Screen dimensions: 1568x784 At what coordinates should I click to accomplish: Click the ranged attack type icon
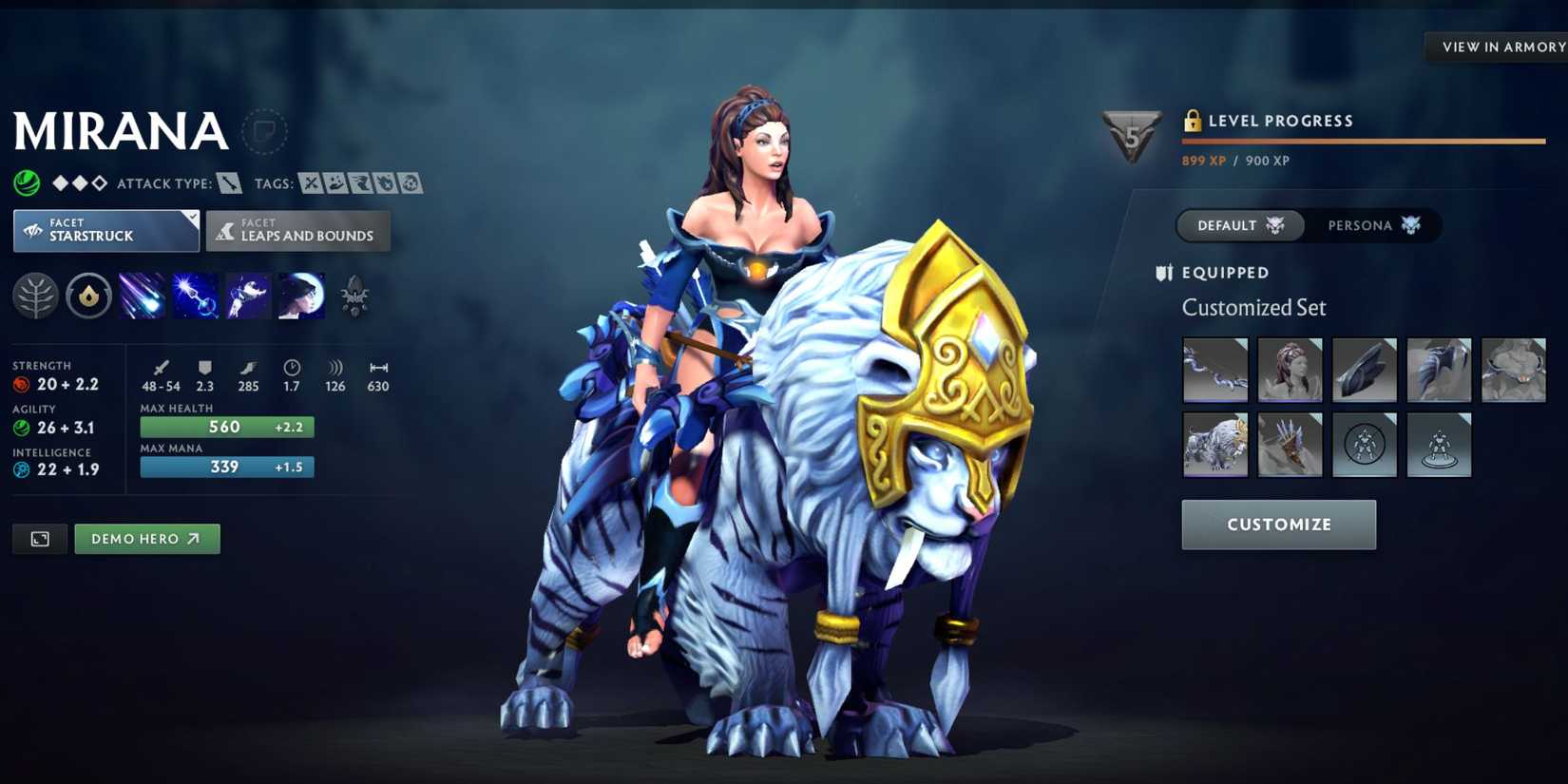(x=228, y=182)
